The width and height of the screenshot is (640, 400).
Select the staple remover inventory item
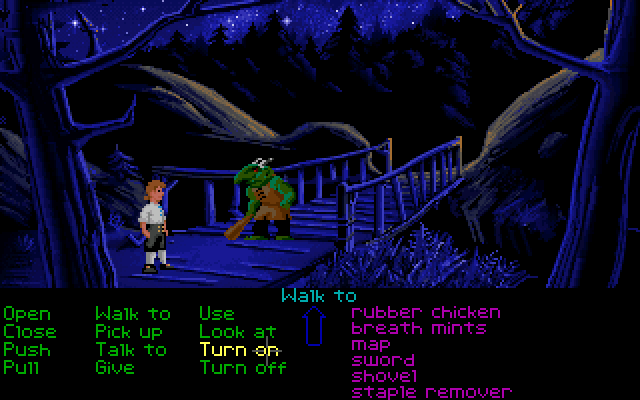[431, 392]
